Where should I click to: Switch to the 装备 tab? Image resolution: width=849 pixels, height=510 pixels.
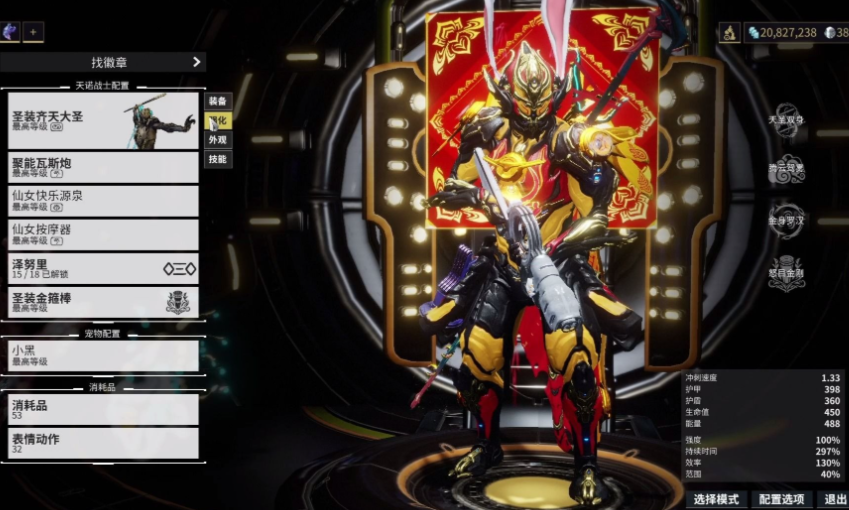tap(217, 101)
